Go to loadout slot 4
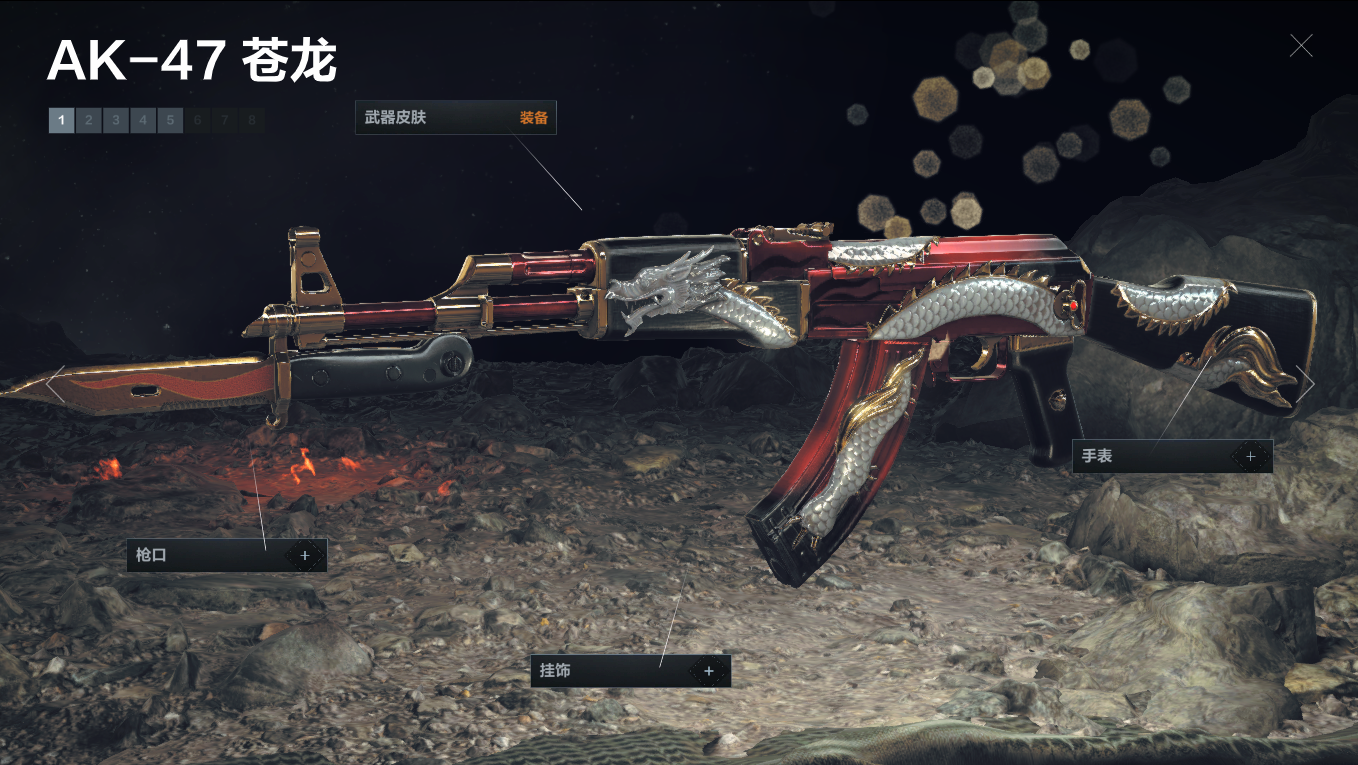 click(142, 121)
